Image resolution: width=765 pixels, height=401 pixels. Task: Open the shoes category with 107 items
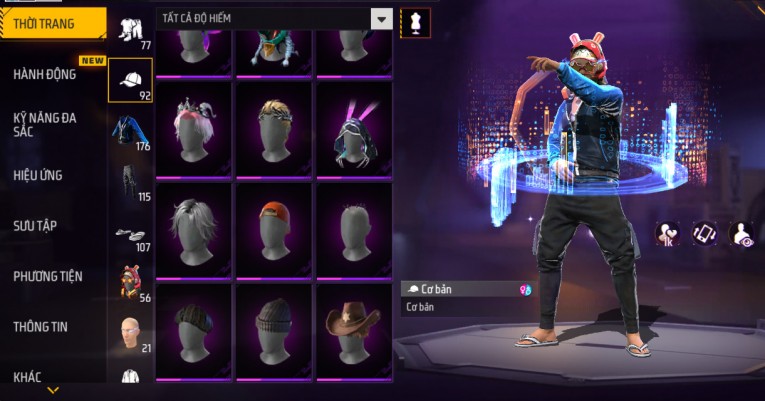click(130, 234)
